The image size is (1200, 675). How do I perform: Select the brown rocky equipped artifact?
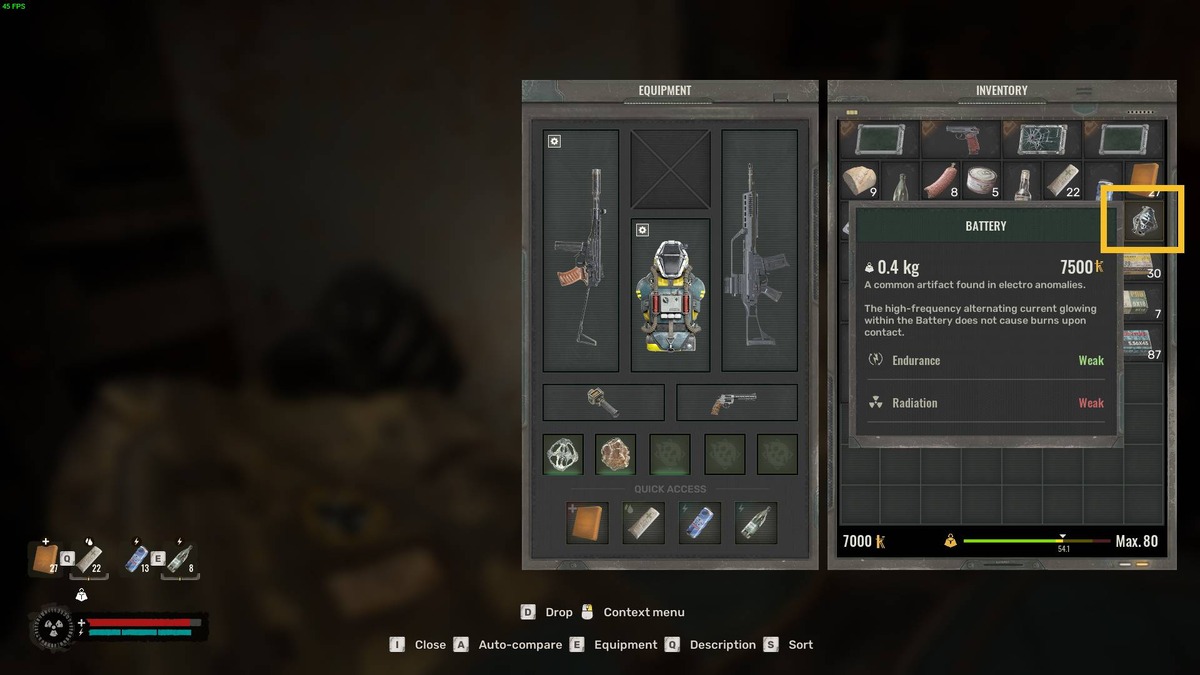point(616,454)
